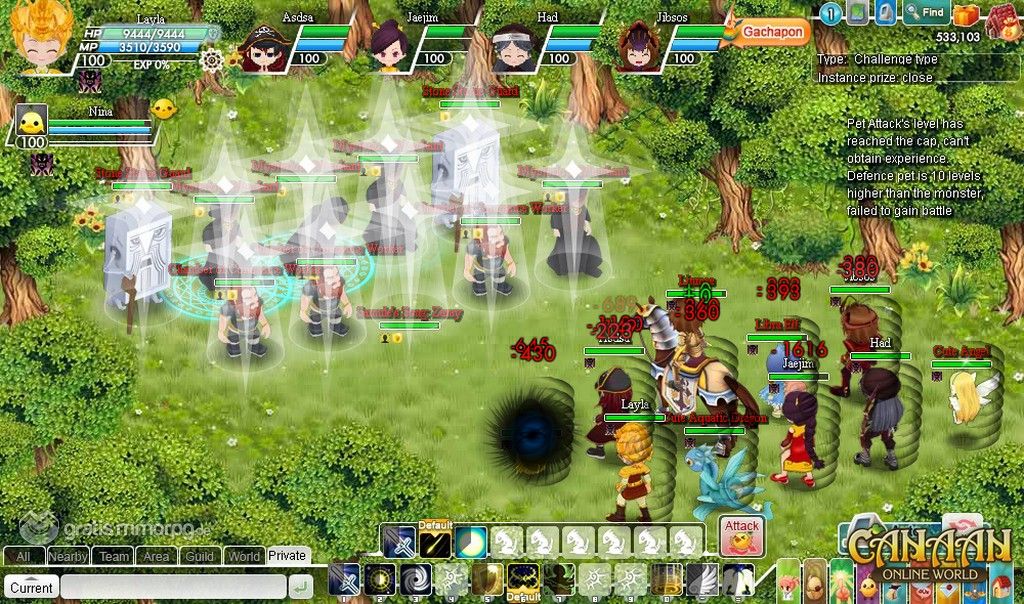Click the Current channel selector
The width and height of the screenshot is (1024, 604).
(x=32, y=587)
